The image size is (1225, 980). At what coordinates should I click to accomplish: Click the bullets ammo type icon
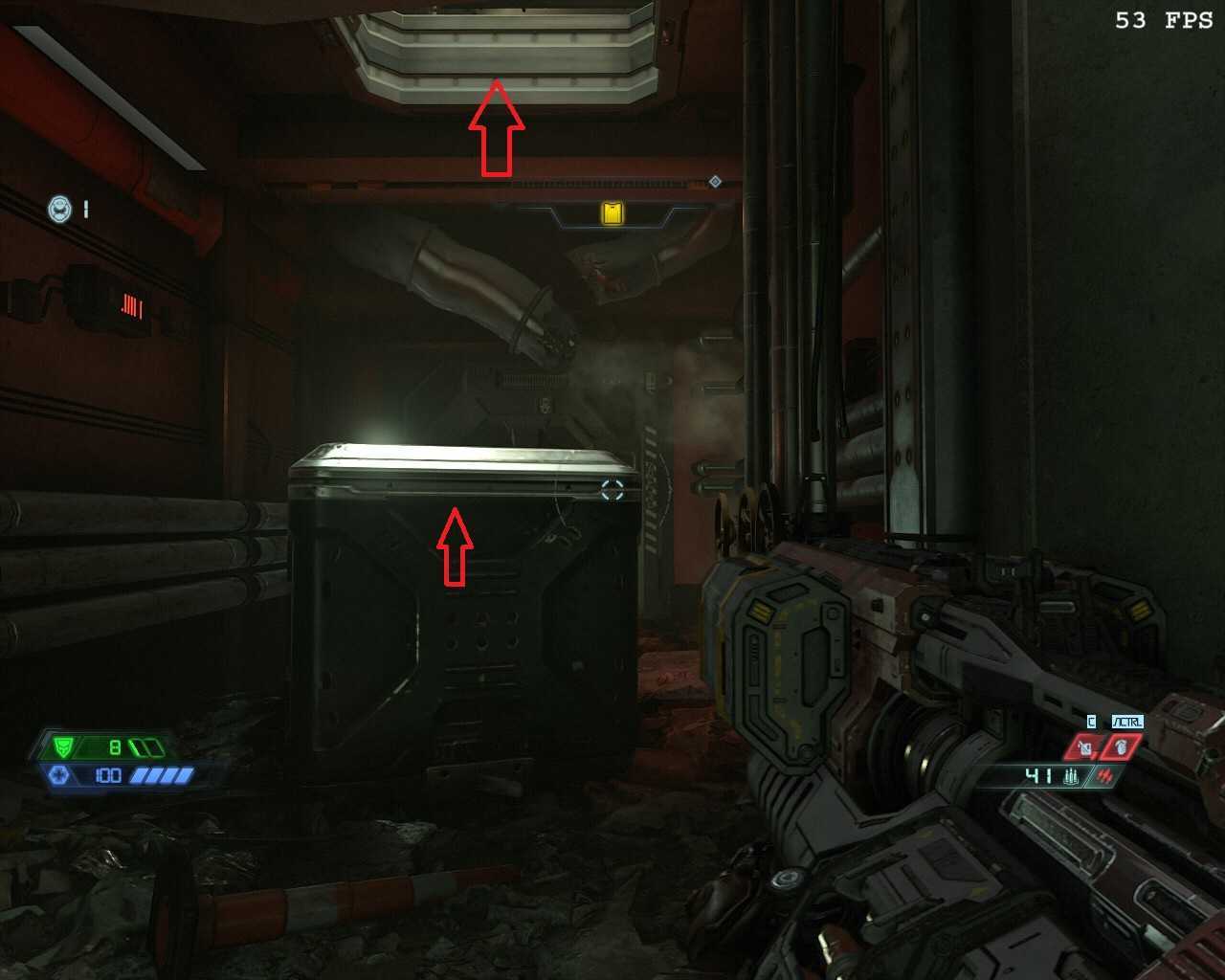point(1070,776)
